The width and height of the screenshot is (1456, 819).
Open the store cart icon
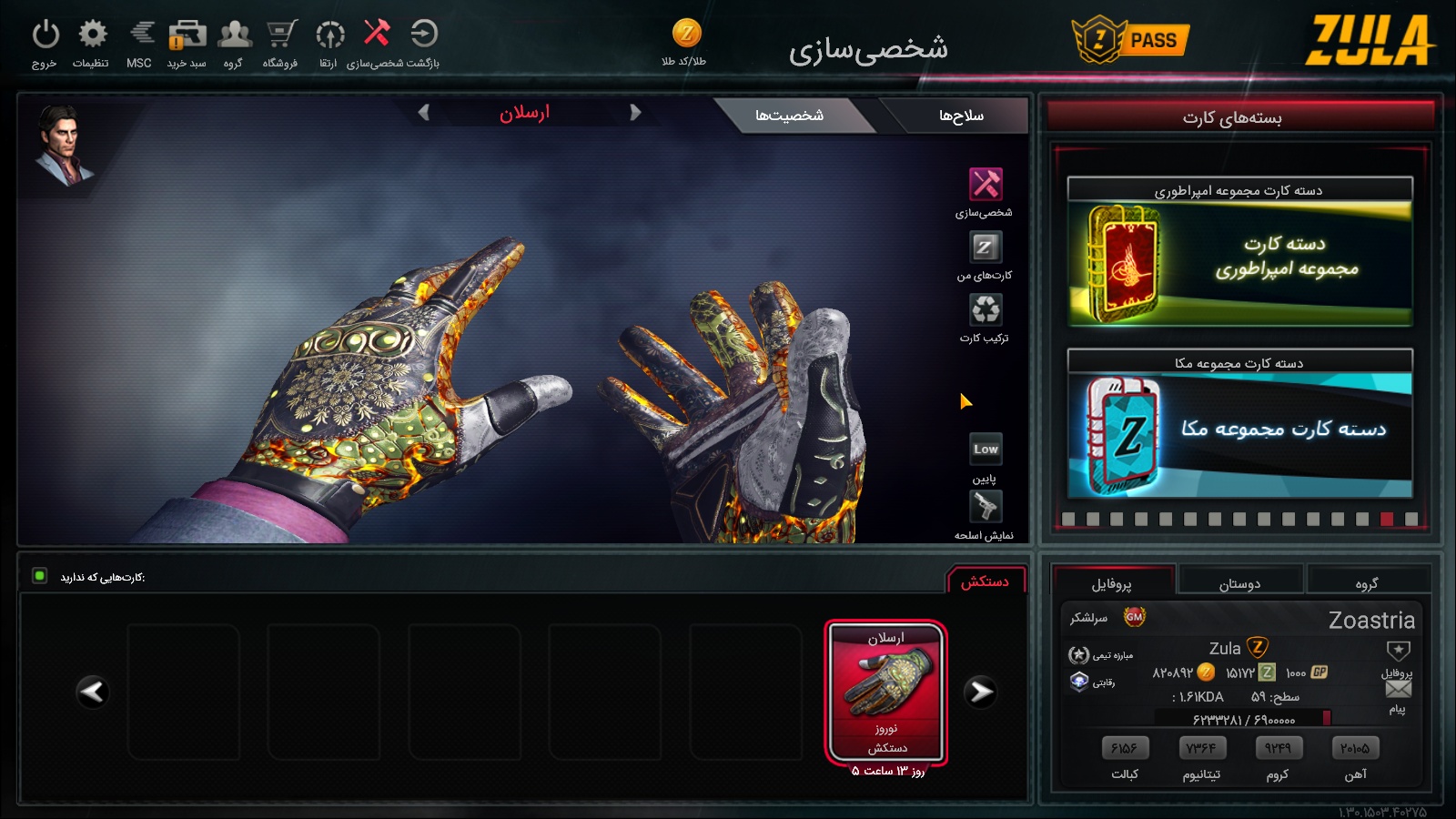281,35
